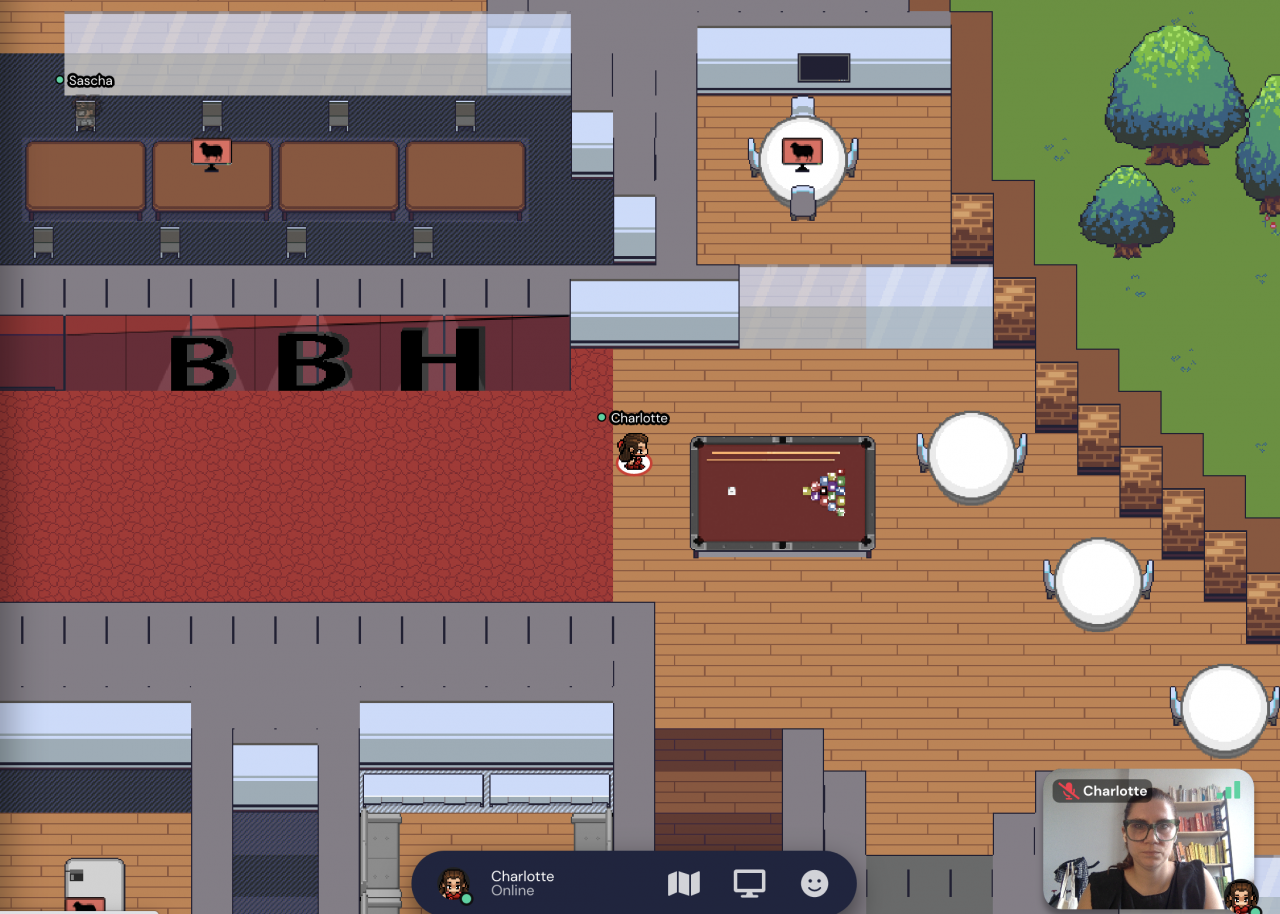Click the Charlotte name label above her character
The width and height of the screenshot is (1280, 914).
640,418
